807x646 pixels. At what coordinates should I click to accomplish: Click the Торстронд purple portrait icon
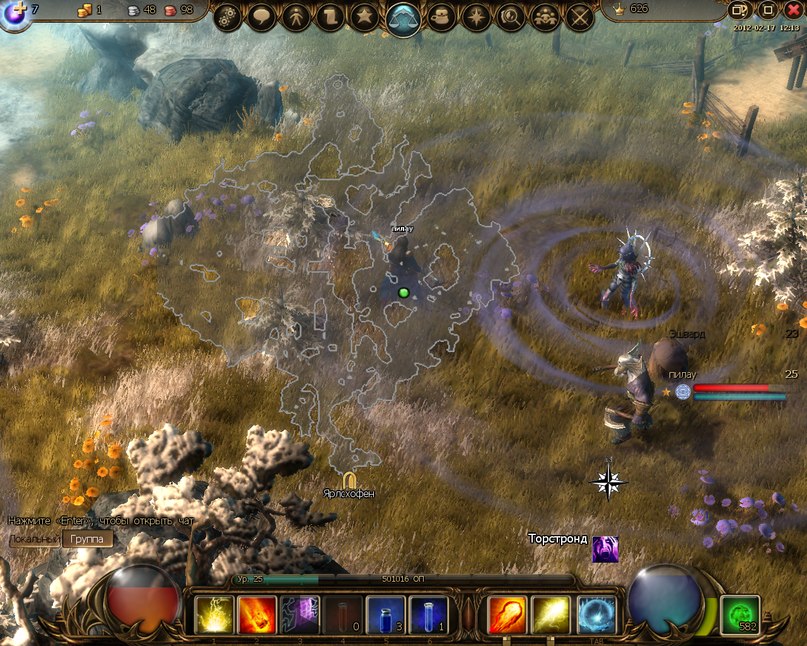pyautogui.click(x=605, y=548)
